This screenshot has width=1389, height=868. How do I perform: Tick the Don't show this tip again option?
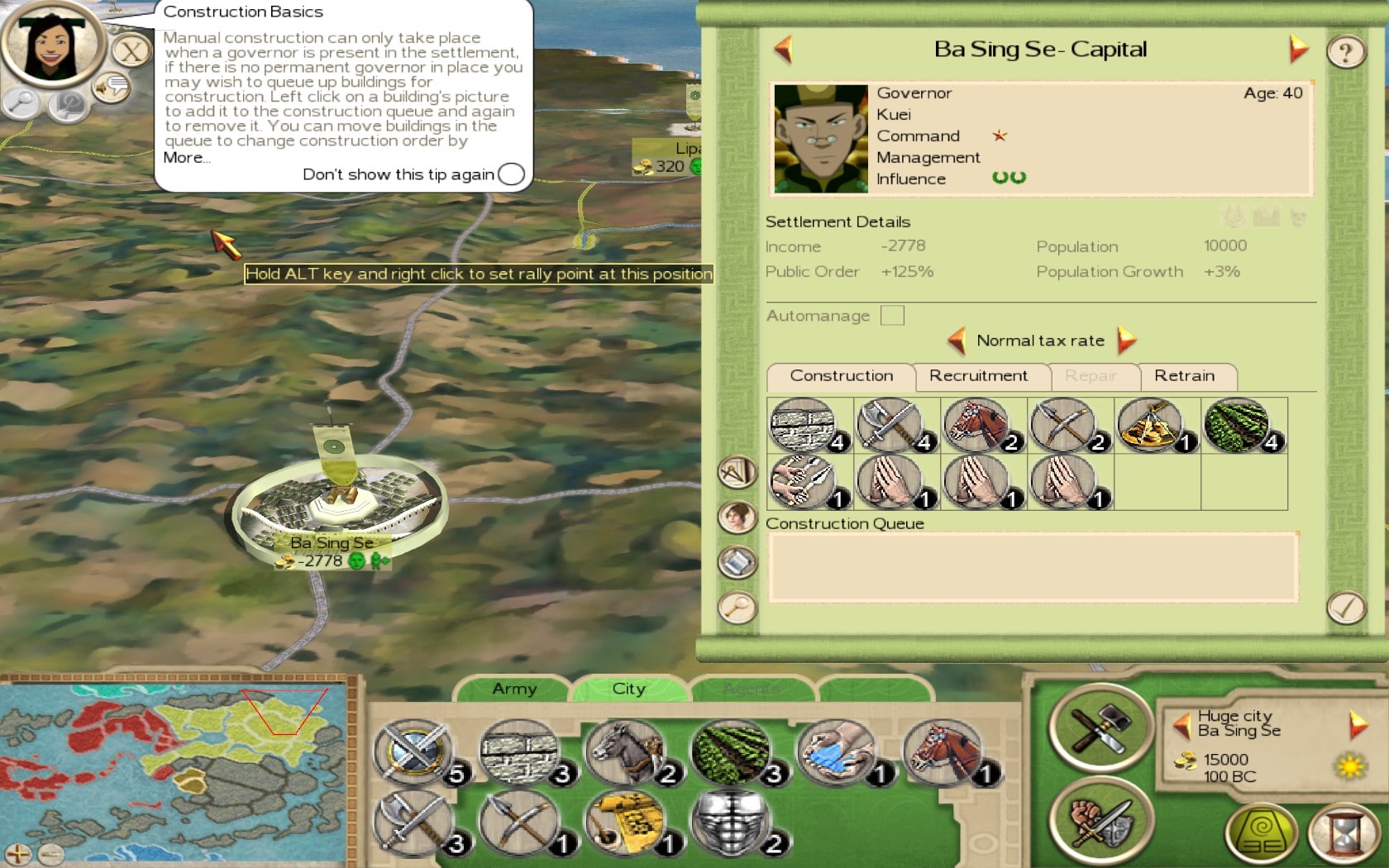pos(511,174)
